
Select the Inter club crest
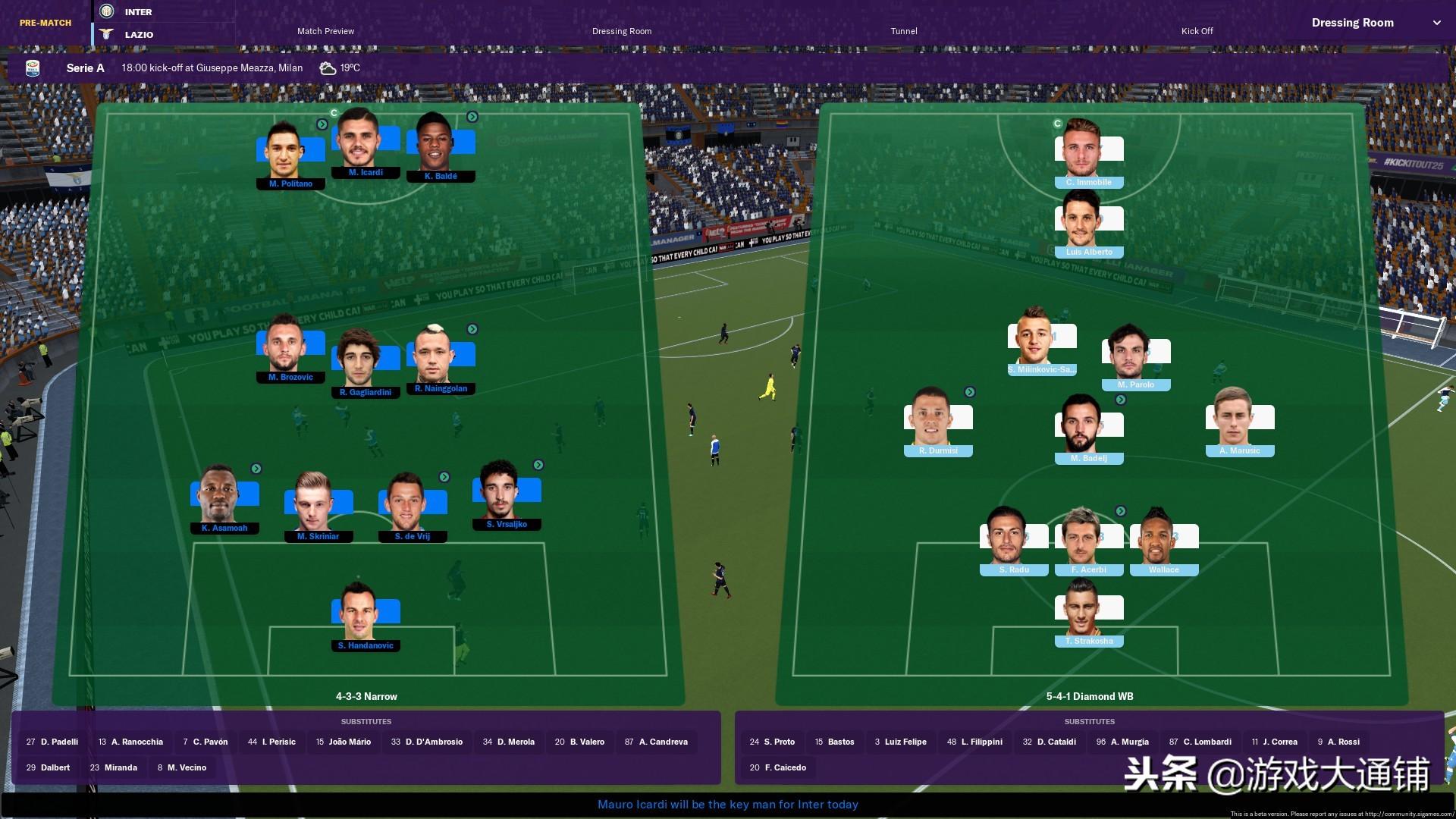(x=105, y=11)
